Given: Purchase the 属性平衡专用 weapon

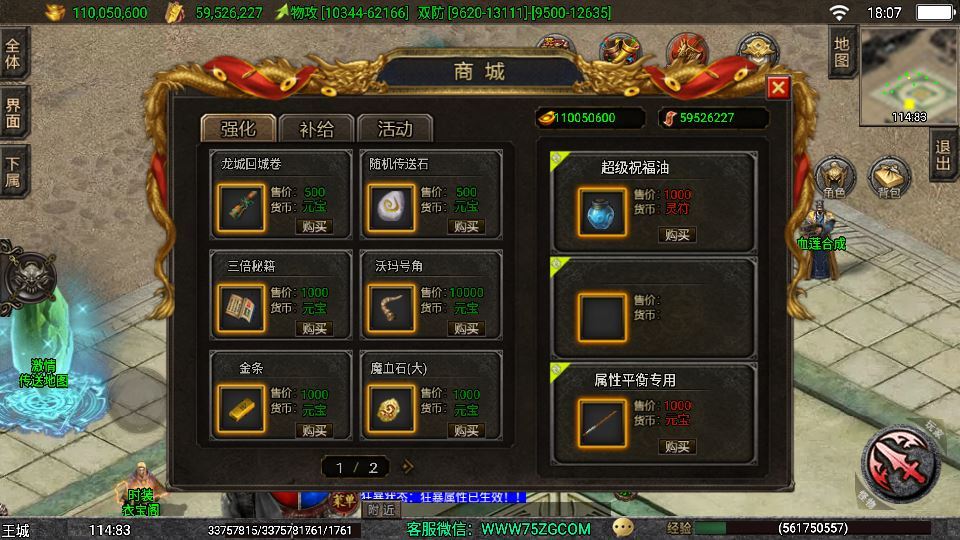Looking at the screenshot, I should 677,446.
